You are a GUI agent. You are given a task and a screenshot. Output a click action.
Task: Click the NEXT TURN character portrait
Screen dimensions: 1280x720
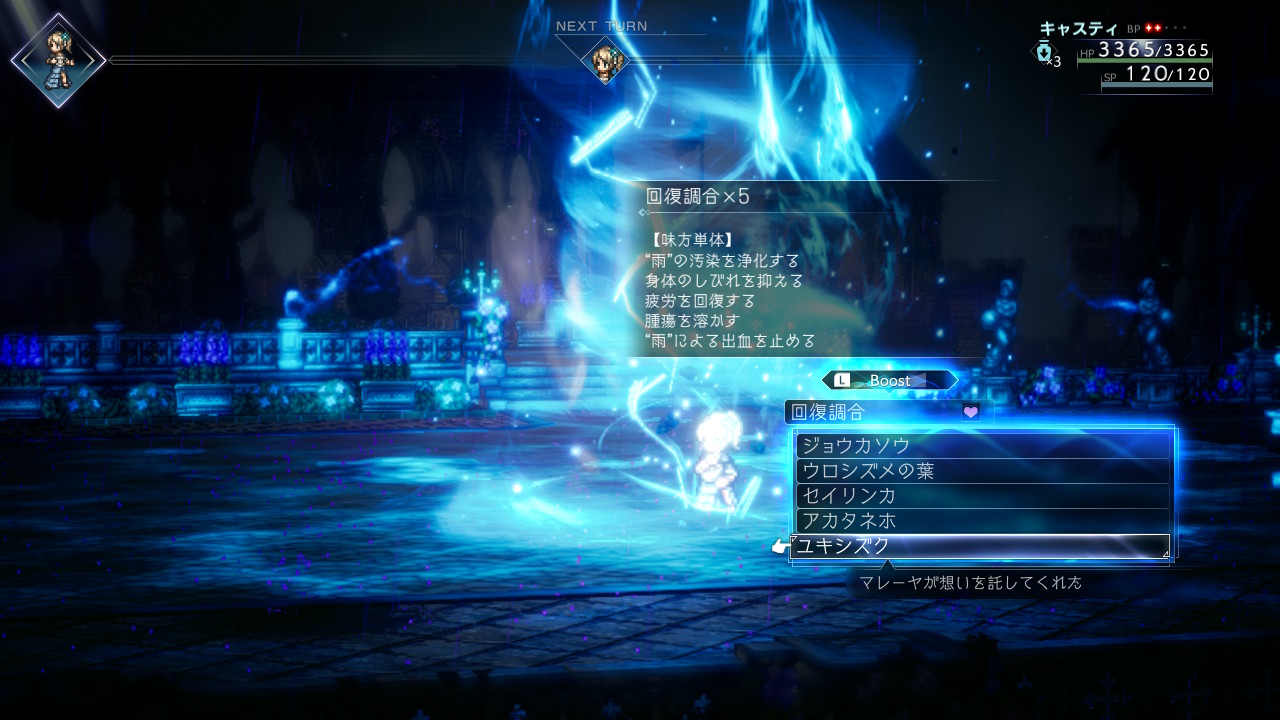coord(605,61)
